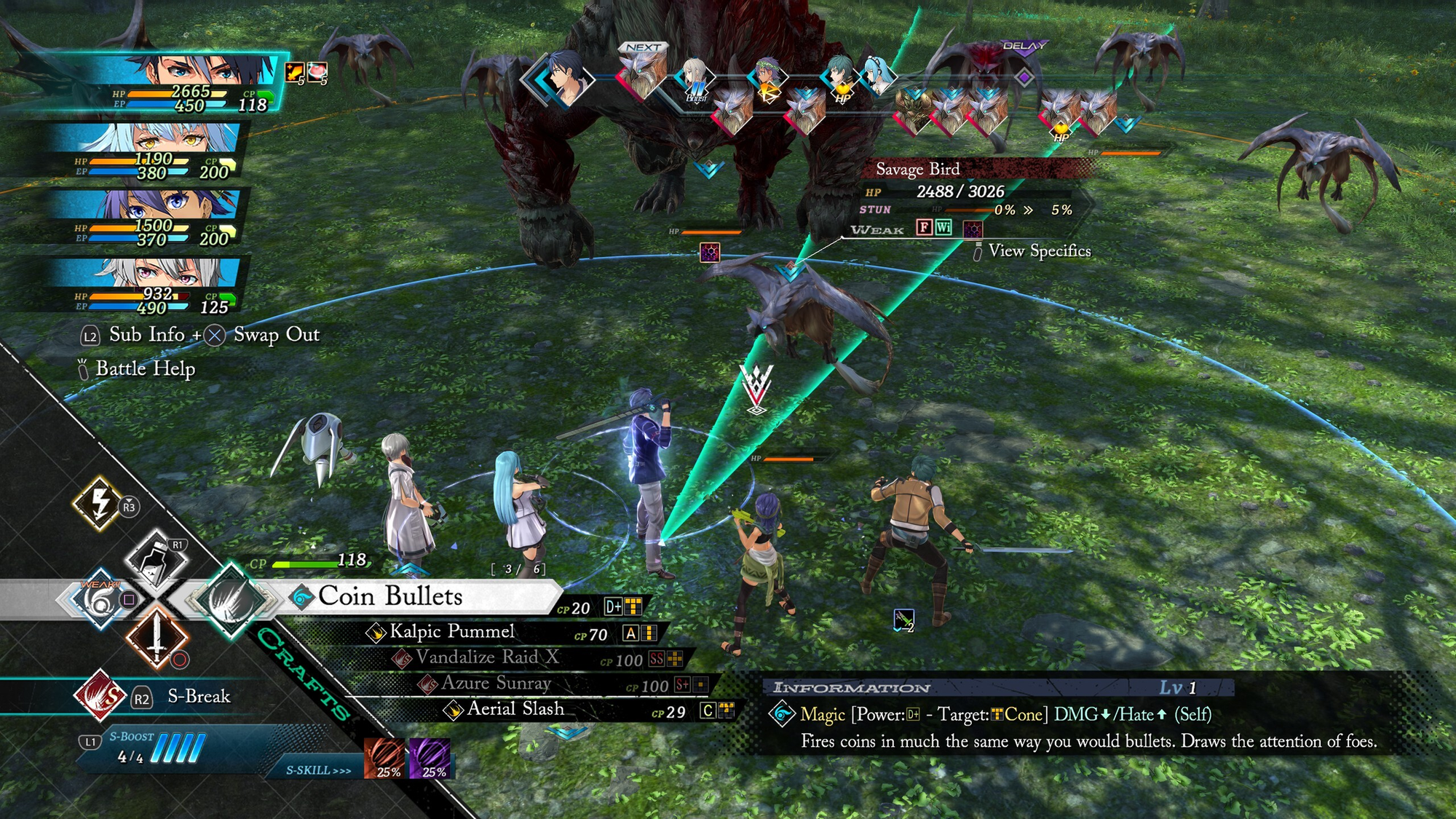Choose the Aerial Slash craft
Screen dimensions: 1456x819
pos(515,709)
